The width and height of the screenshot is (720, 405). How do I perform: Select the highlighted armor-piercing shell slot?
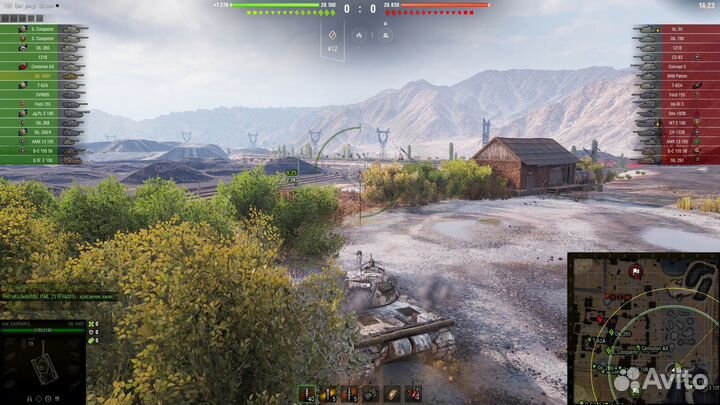tap(304, 393)
